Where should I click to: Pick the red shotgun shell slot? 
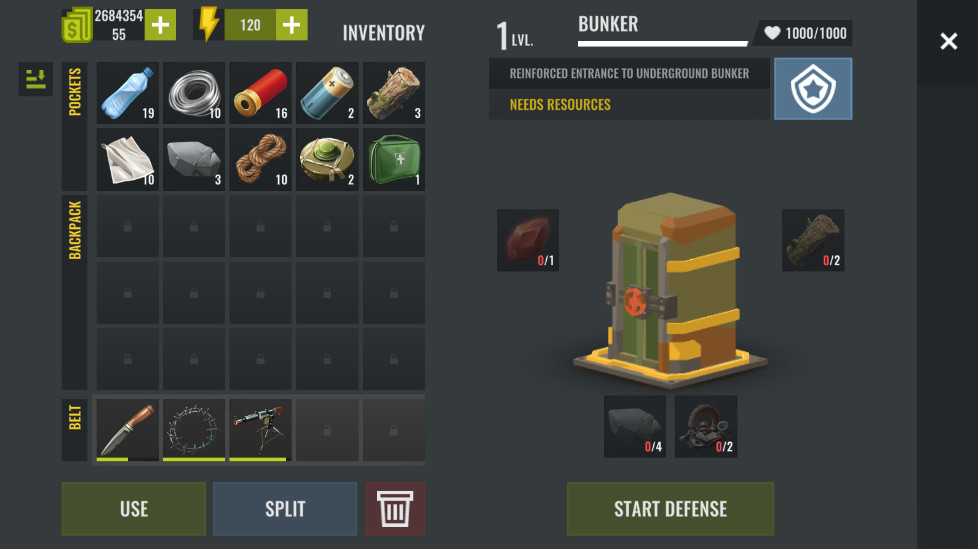261,94
